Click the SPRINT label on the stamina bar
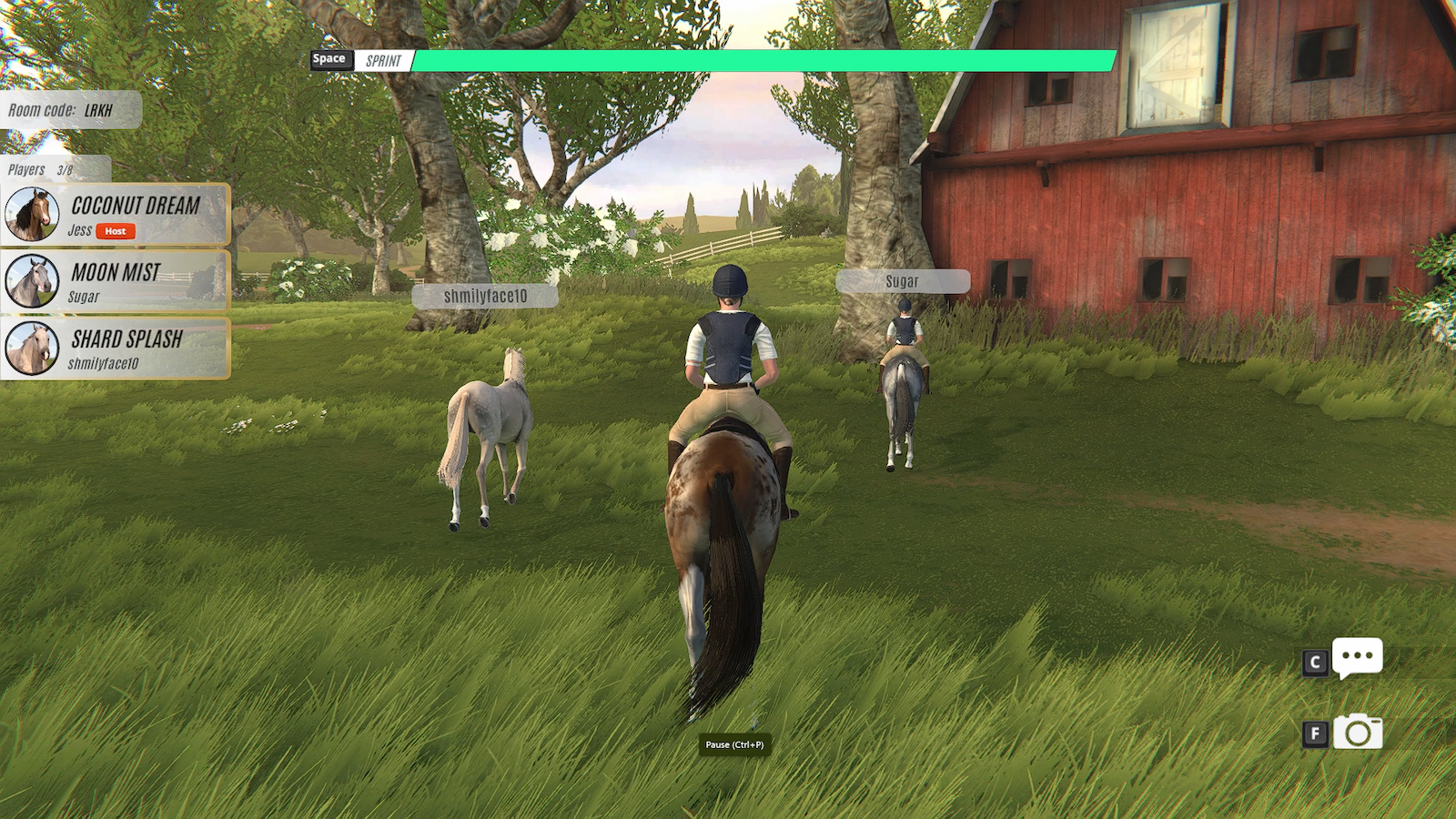1456x819 pixels. 386,61
